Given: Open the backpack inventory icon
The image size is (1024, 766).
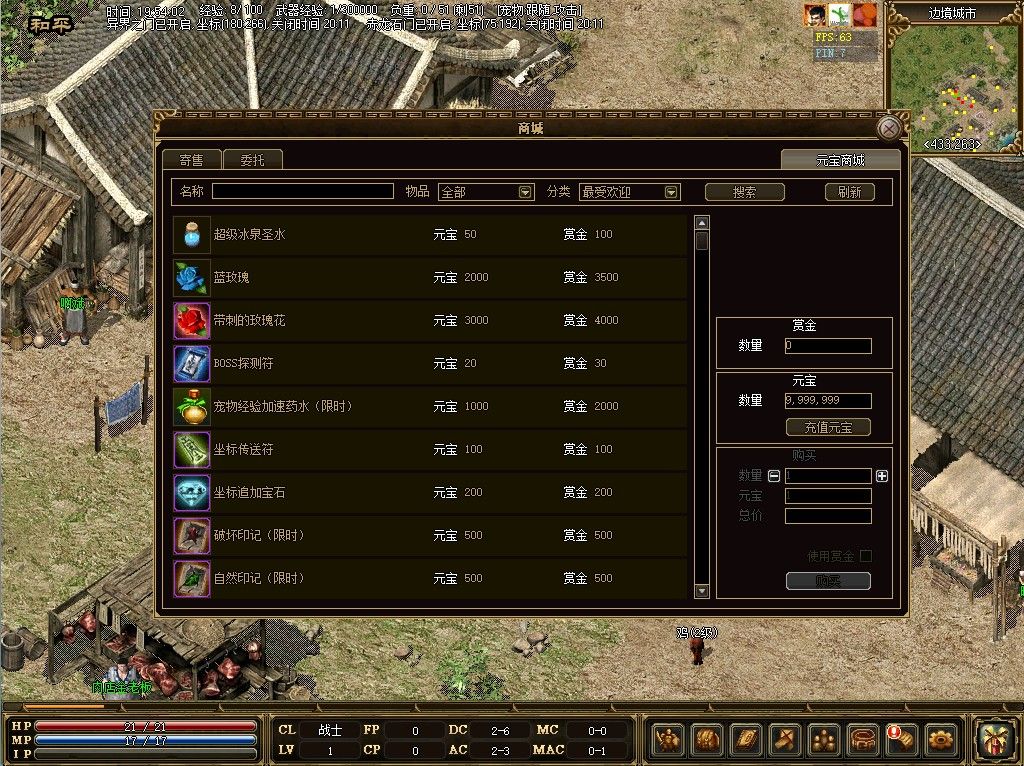Looking at the screenshot, I should click(707, 740).
